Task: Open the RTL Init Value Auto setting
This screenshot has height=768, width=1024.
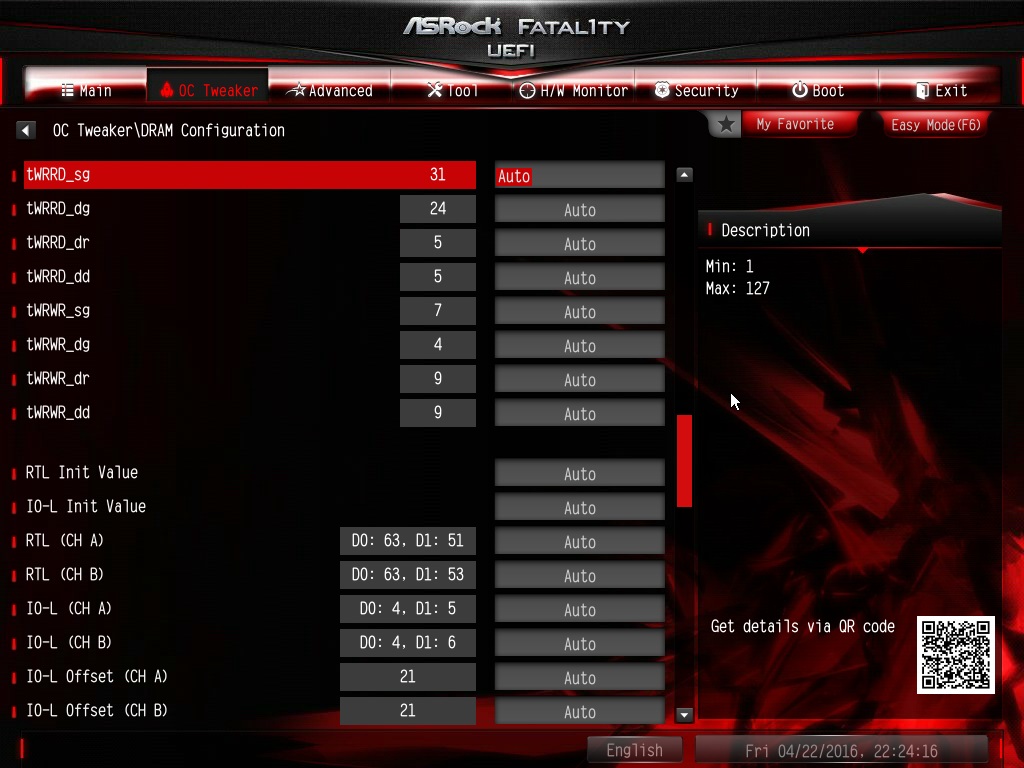Action: (579, 473)
